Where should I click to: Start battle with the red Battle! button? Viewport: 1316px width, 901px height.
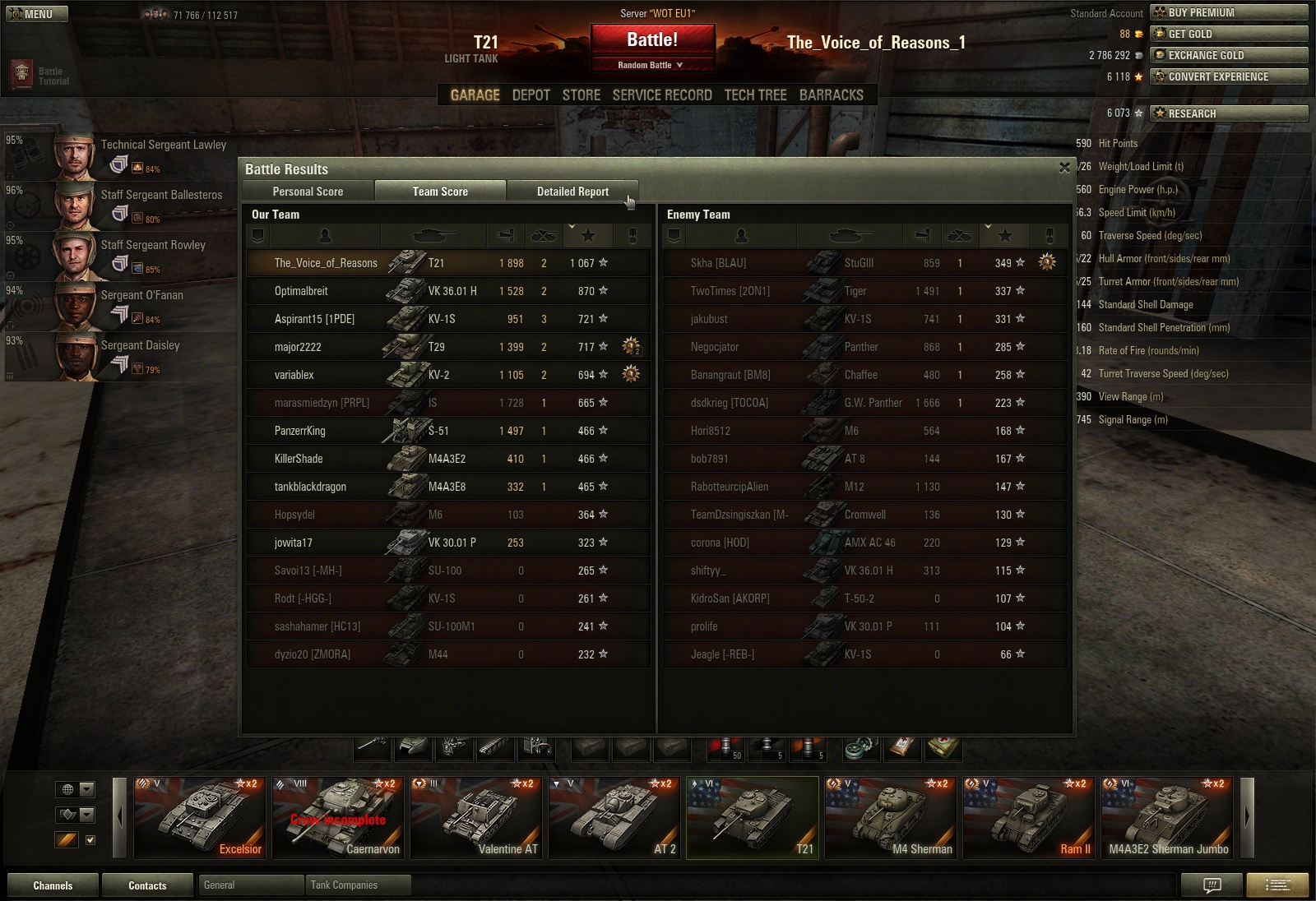tap(652, 40)
